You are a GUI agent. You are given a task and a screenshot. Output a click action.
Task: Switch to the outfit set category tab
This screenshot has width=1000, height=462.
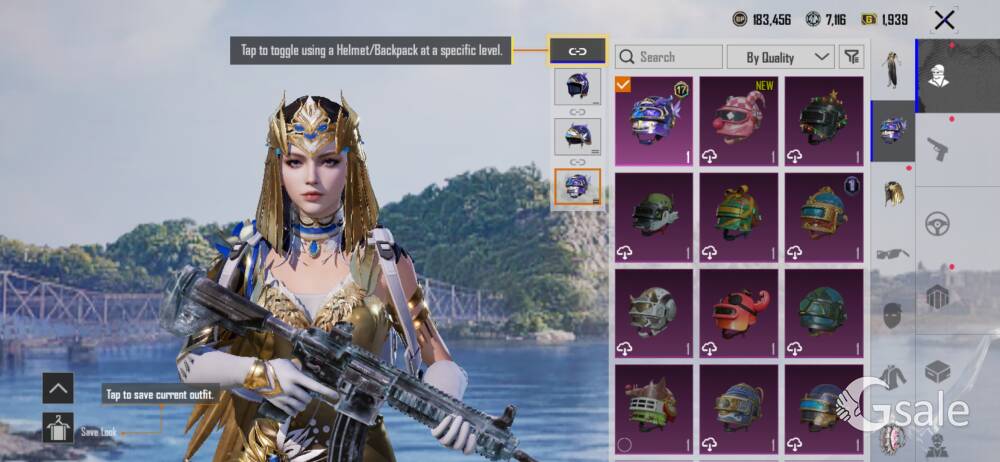pyautogui.click(x=892, y=70)
